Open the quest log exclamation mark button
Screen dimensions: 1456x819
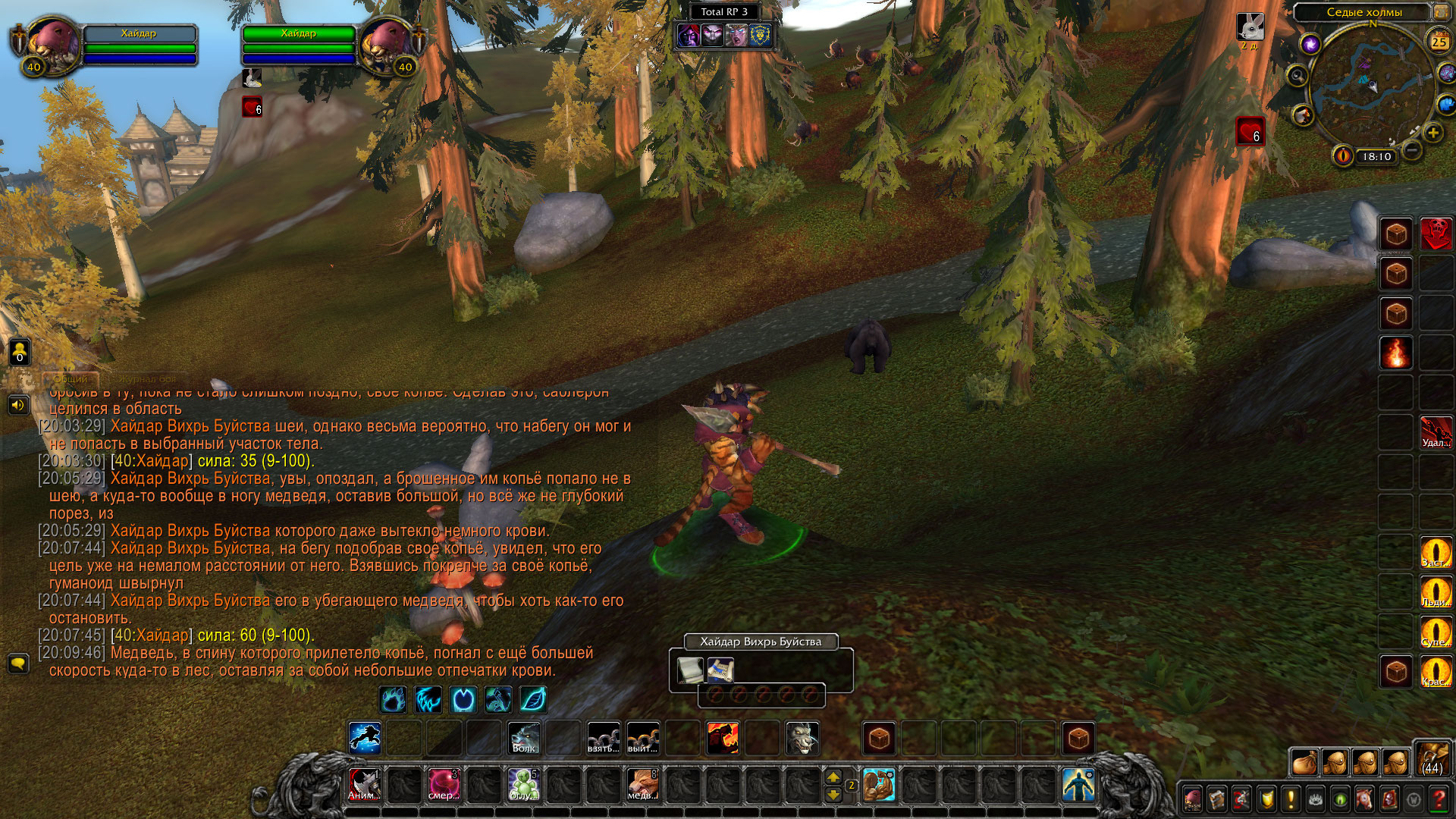(1291, 799)
